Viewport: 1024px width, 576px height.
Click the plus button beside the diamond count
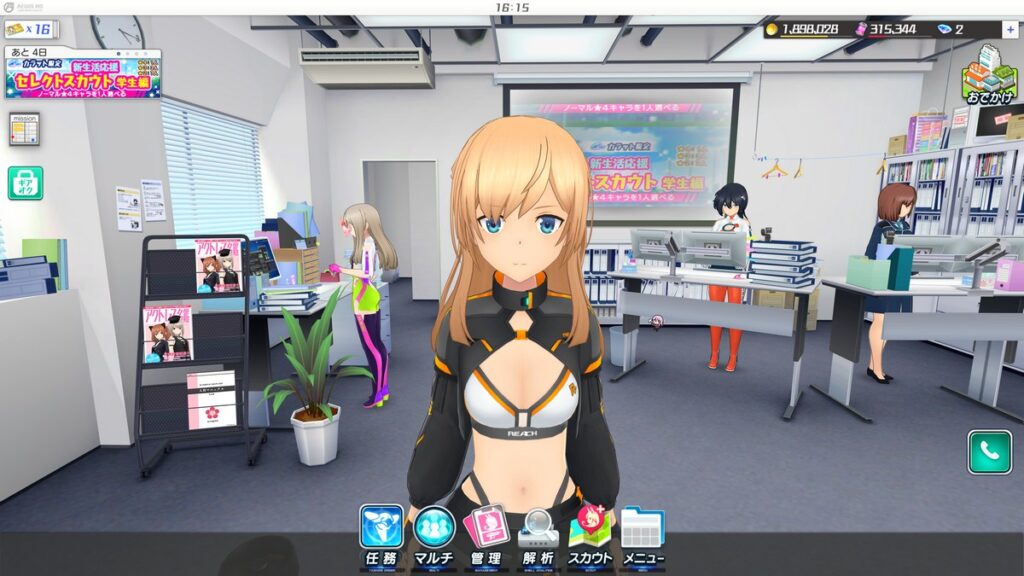click(1010, 30)
